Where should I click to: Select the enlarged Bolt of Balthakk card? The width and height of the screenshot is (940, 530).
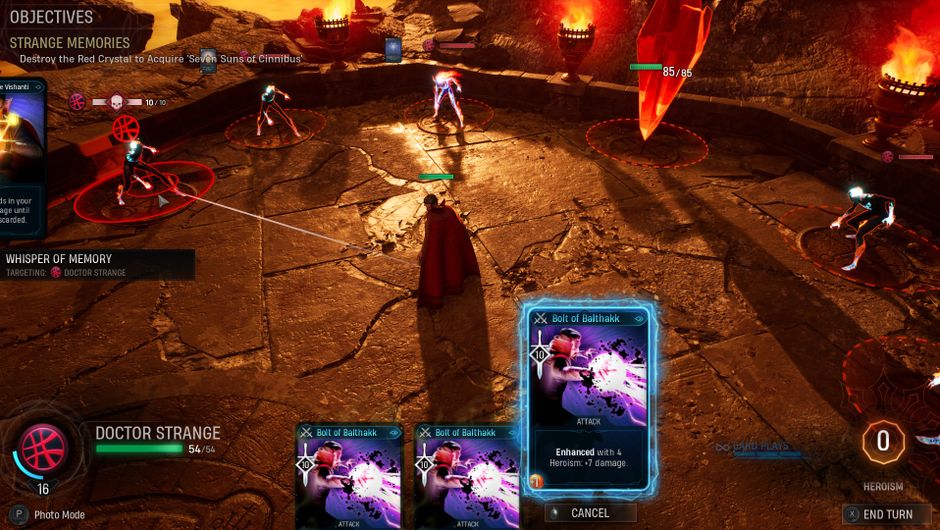tap(588, 398)
